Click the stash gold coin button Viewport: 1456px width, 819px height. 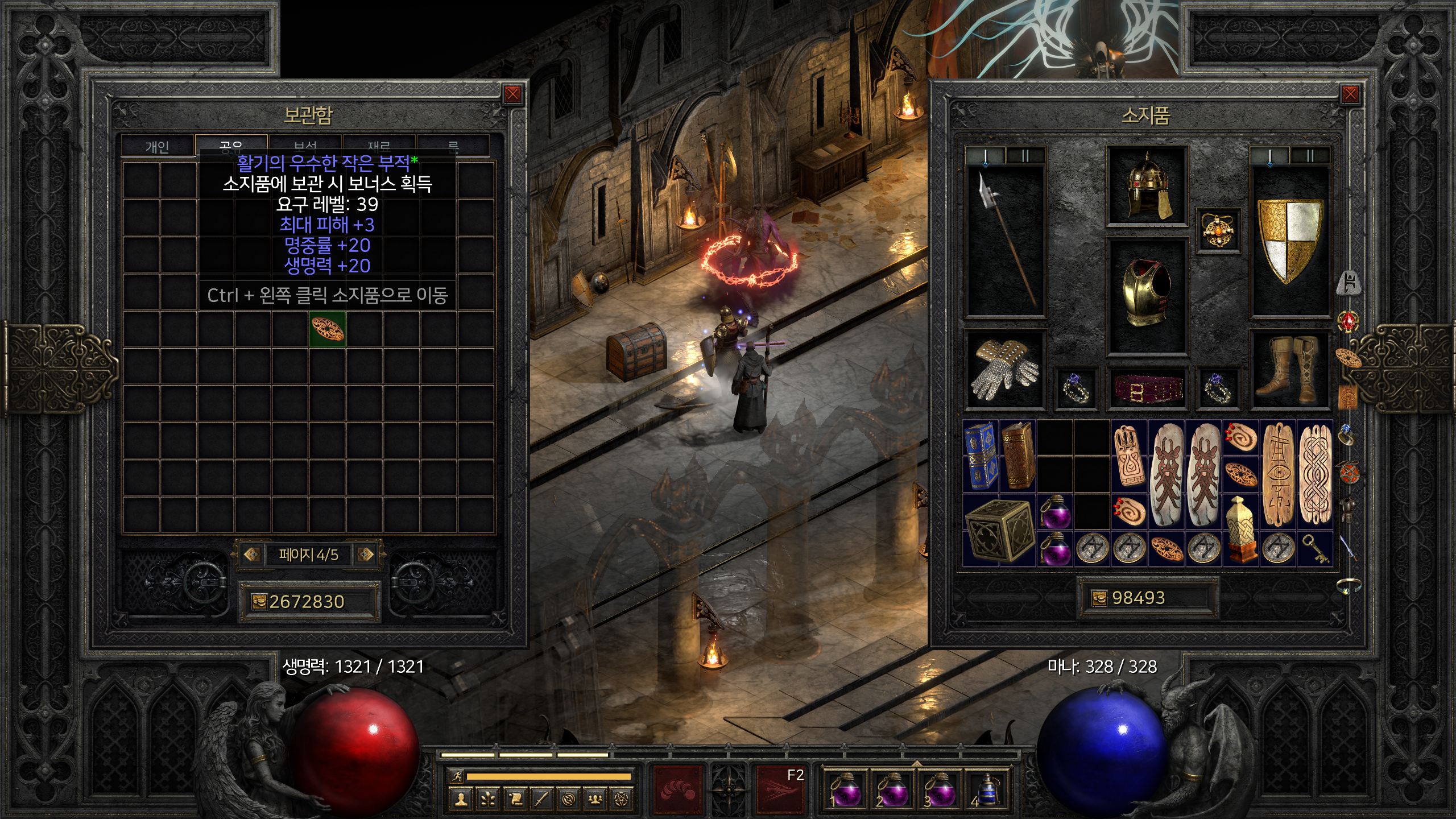(x=259, y=602)
